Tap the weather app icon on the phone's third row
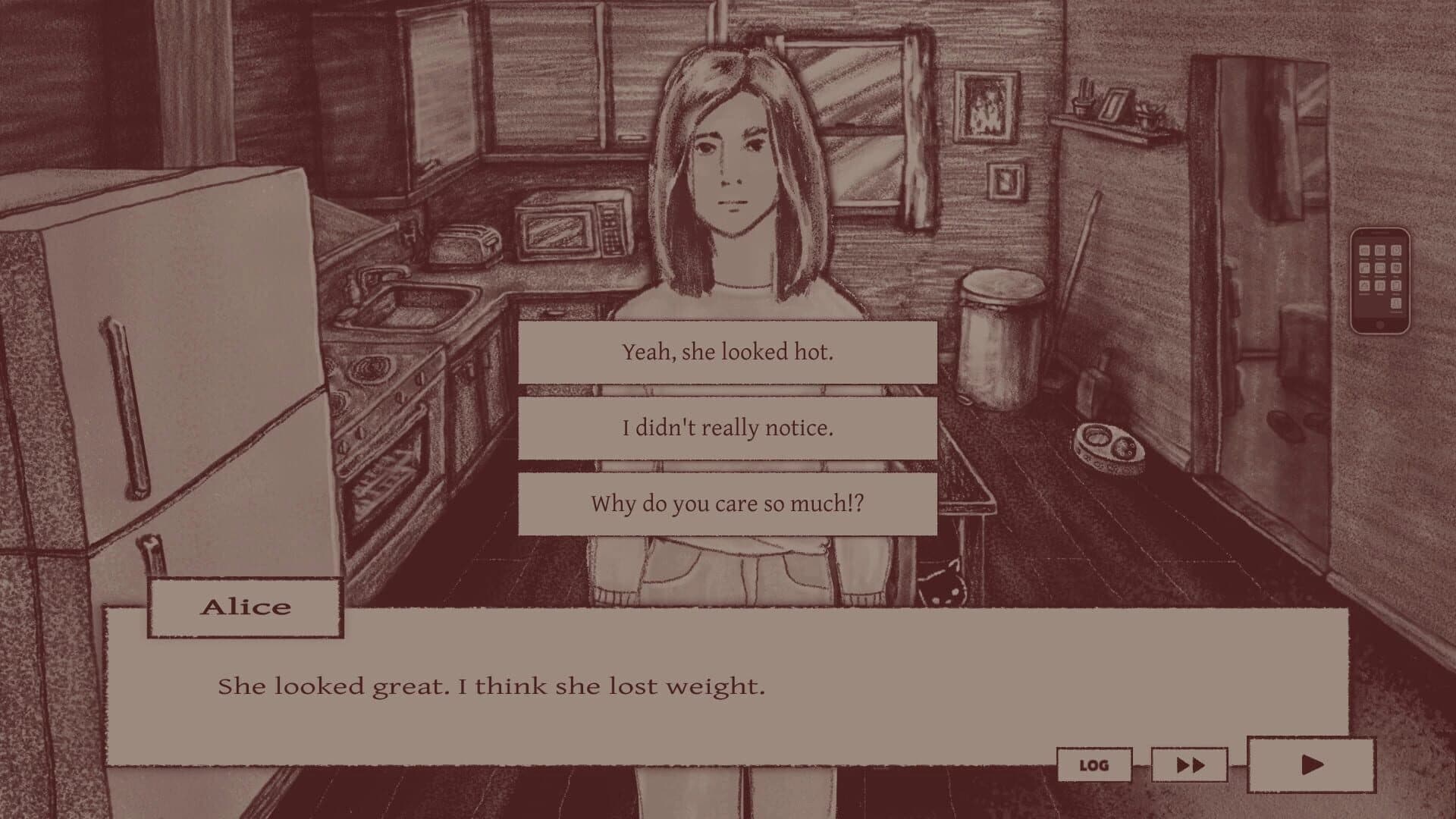1456x819 pixels. pyautogui.click(x=1380, y=285)
